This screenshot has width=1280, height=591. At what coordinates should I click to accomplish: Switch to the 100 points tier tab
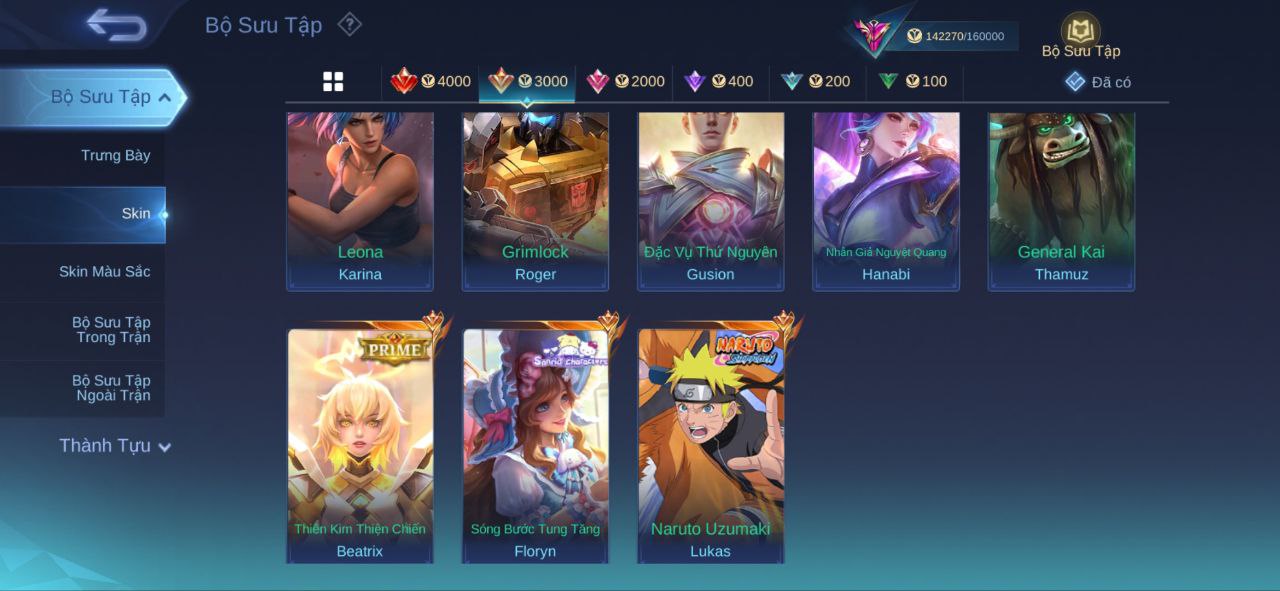(913, 82)
